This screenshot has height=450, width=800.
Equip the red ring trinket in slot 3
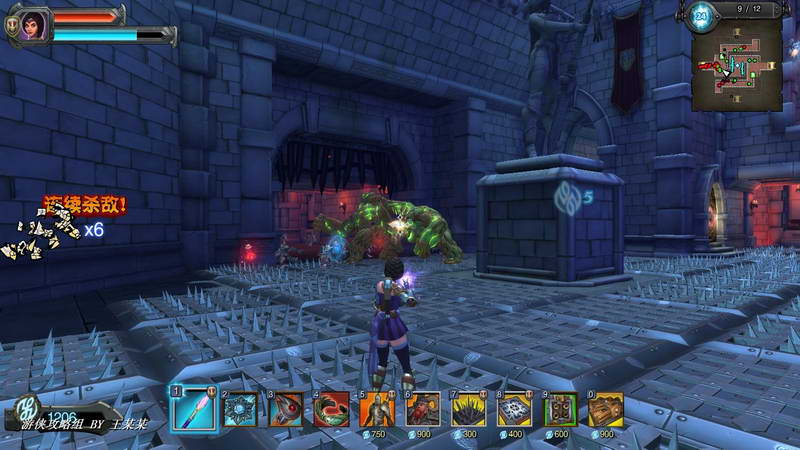(x=286, y=409)
